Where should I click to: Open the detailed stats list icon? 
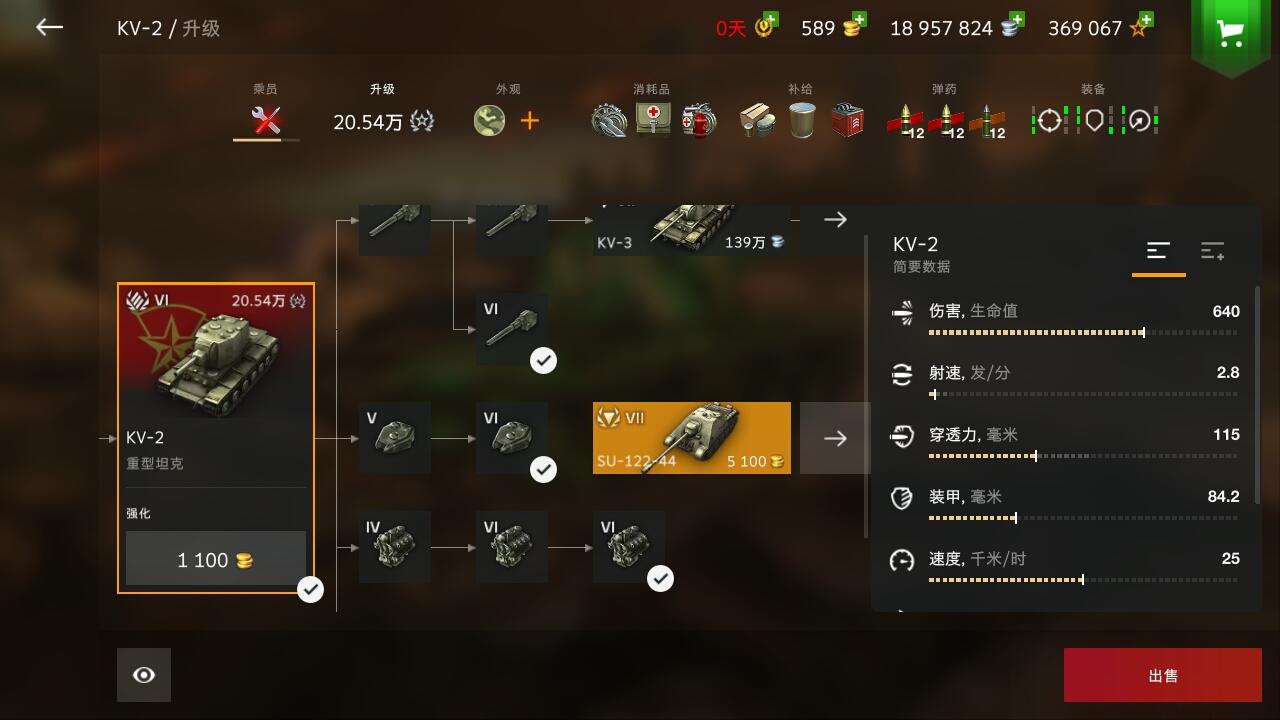[x=1213, y=252]
